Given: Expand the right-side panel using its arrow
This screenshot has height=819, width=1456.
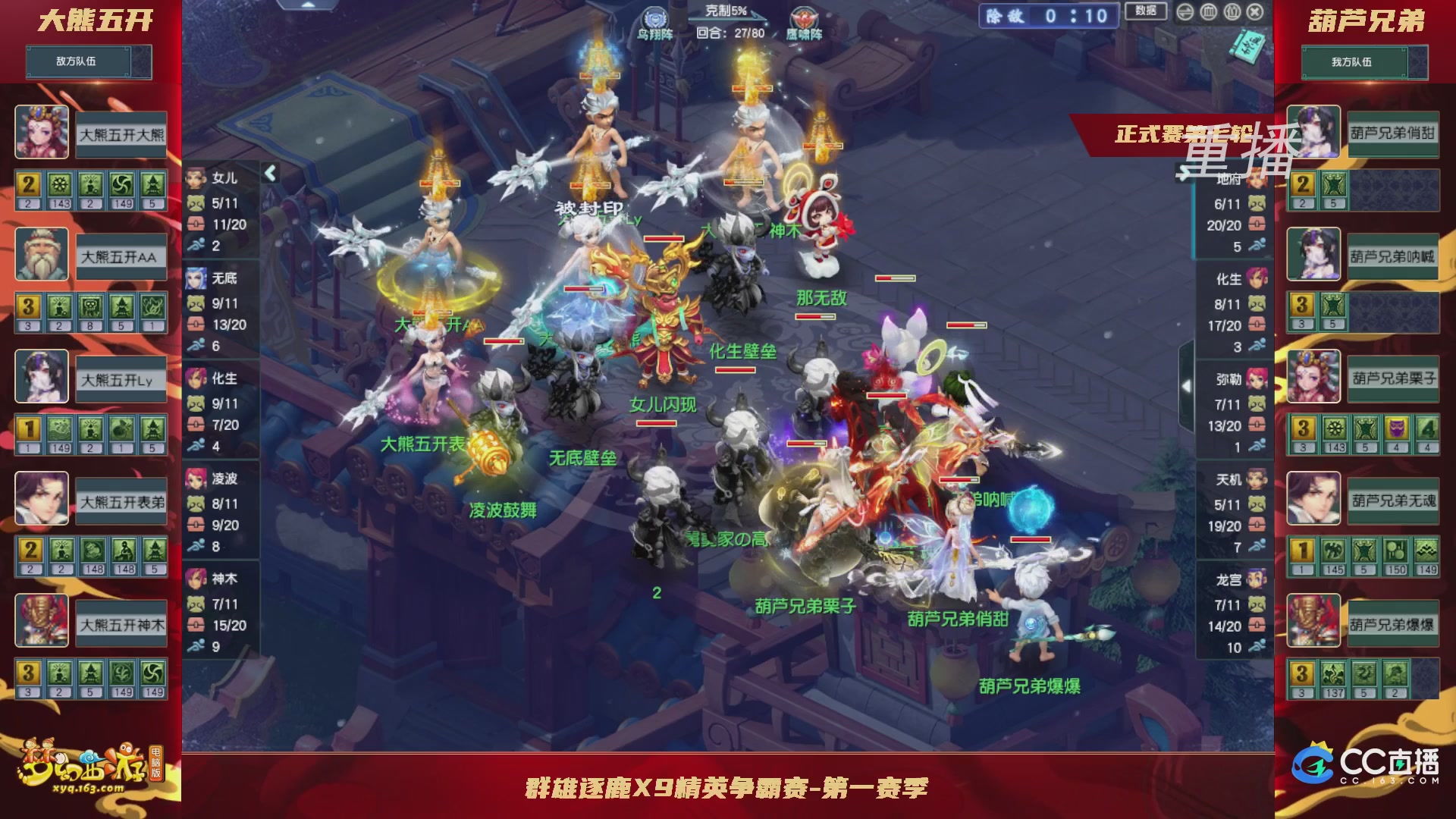Looking at the screenshot, I should (x=1185, y=385).
